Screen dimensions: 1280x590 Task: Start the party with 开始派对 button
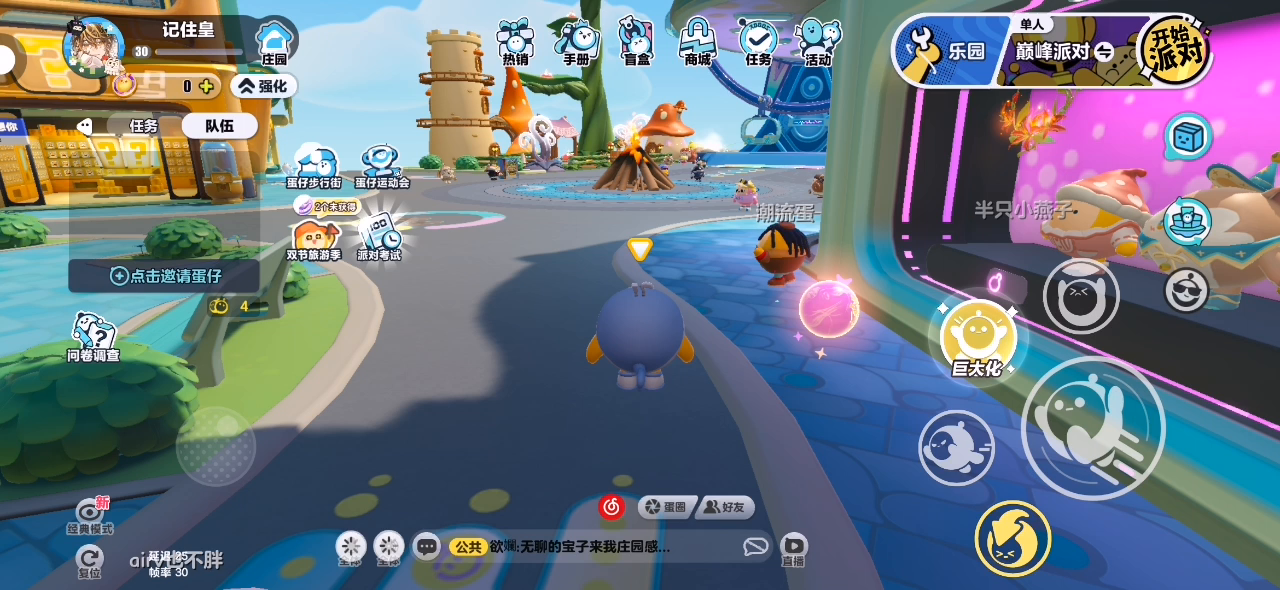[1174, 47]
